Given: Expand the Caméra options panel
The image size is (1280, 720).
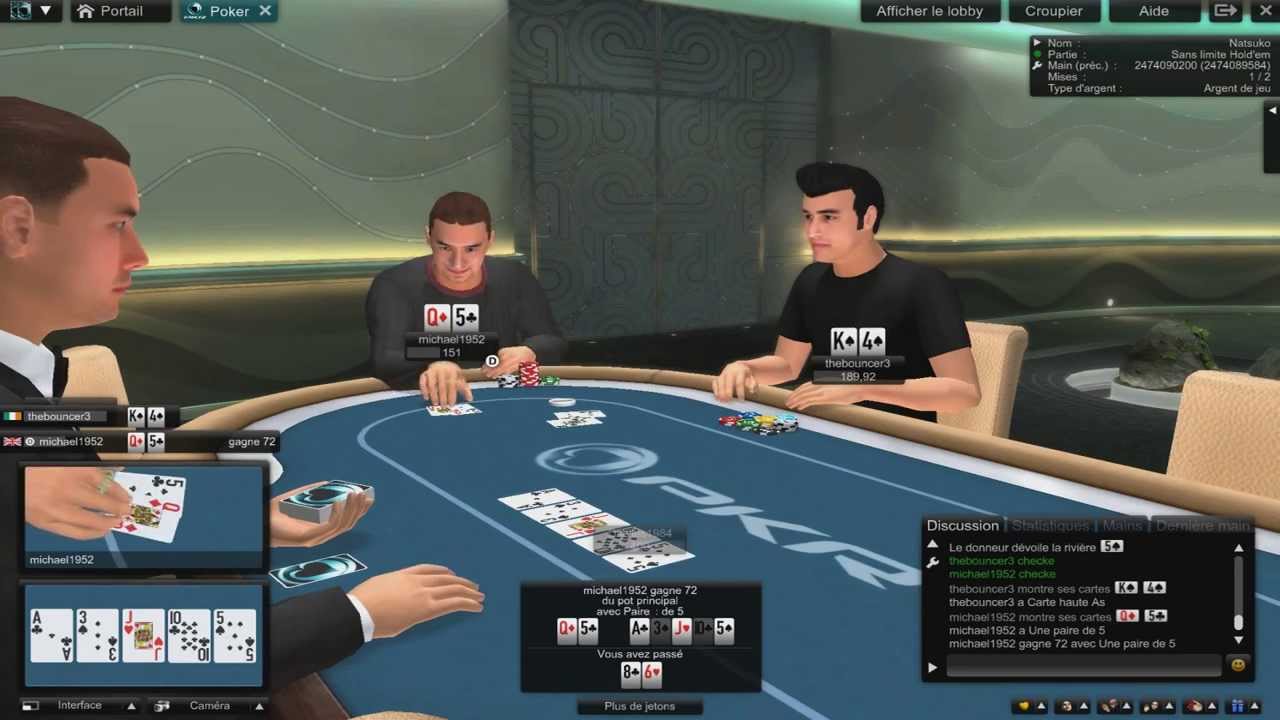Looking at the screenshot, I should coord(259,705).
